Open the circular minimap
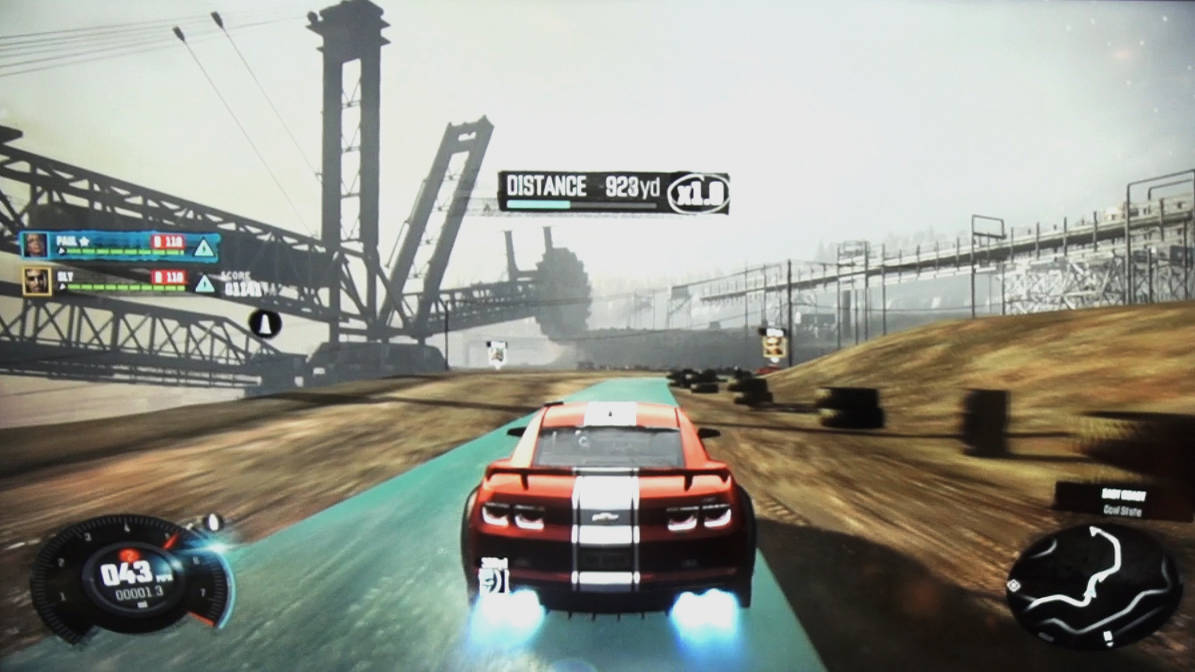Viewport: 1195px width, 672px height. tap(1092, 586)
